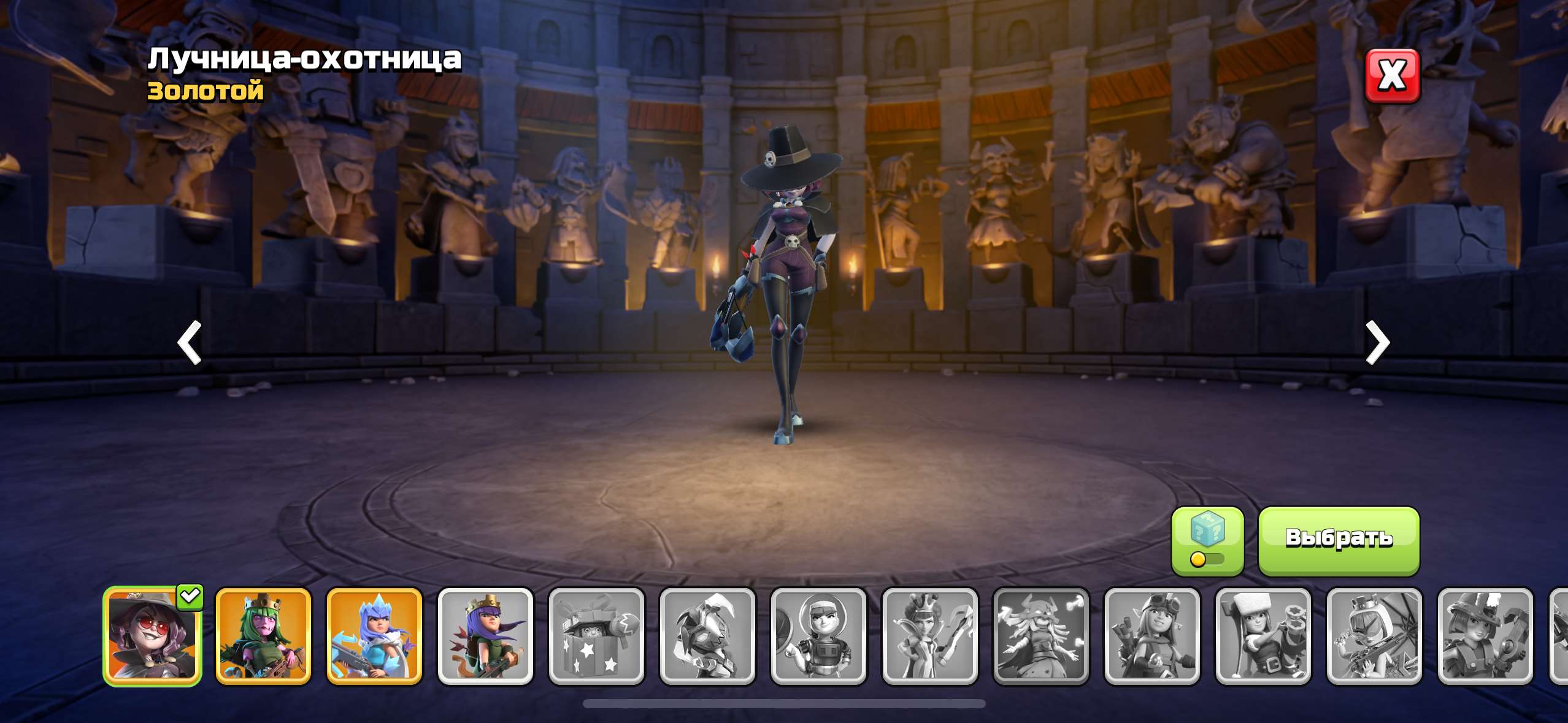Screen dimensions: 1568x723
Task: Select the default purple-haired Archer Queen skin
Action: (485, 636)
